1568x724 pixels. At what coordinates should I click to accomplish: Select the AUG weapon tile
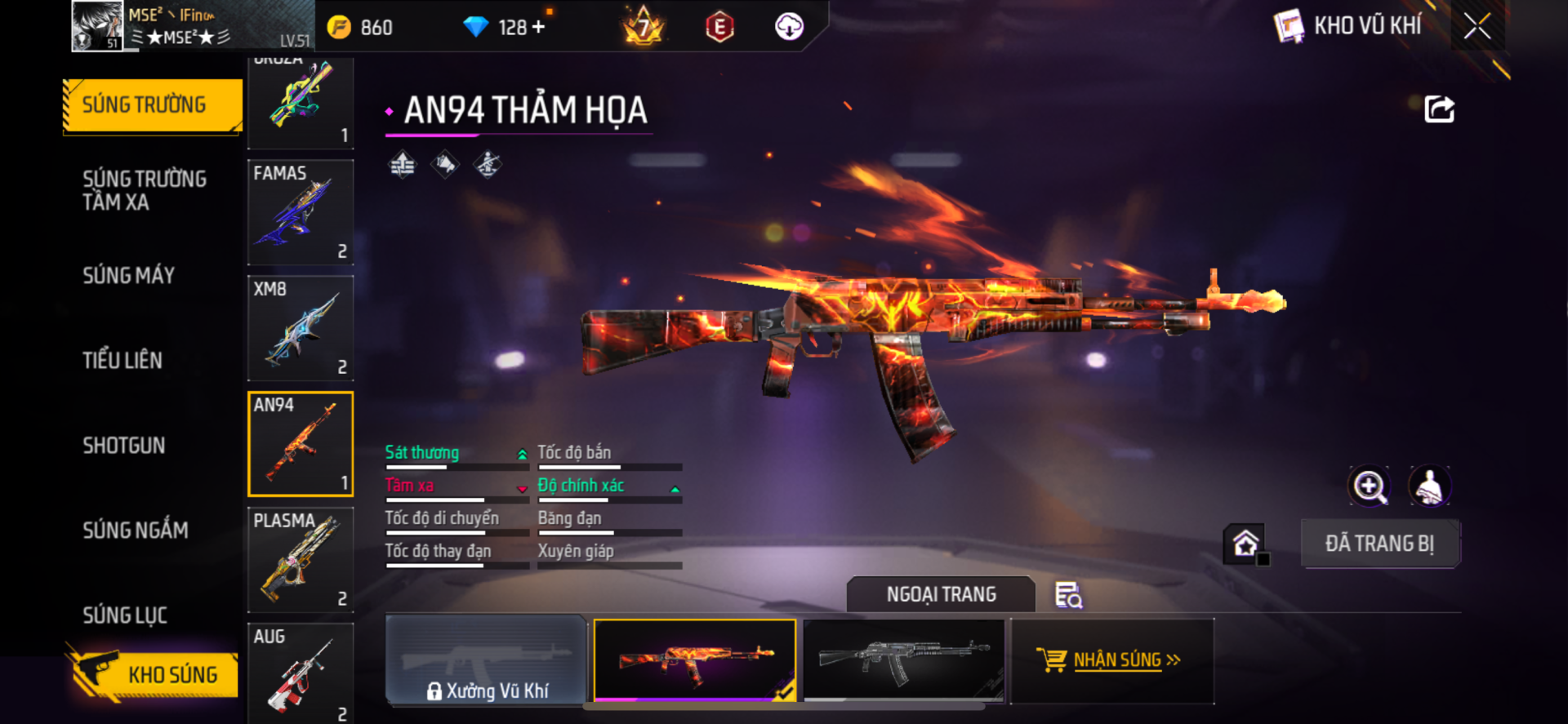[x=301, y=673]
